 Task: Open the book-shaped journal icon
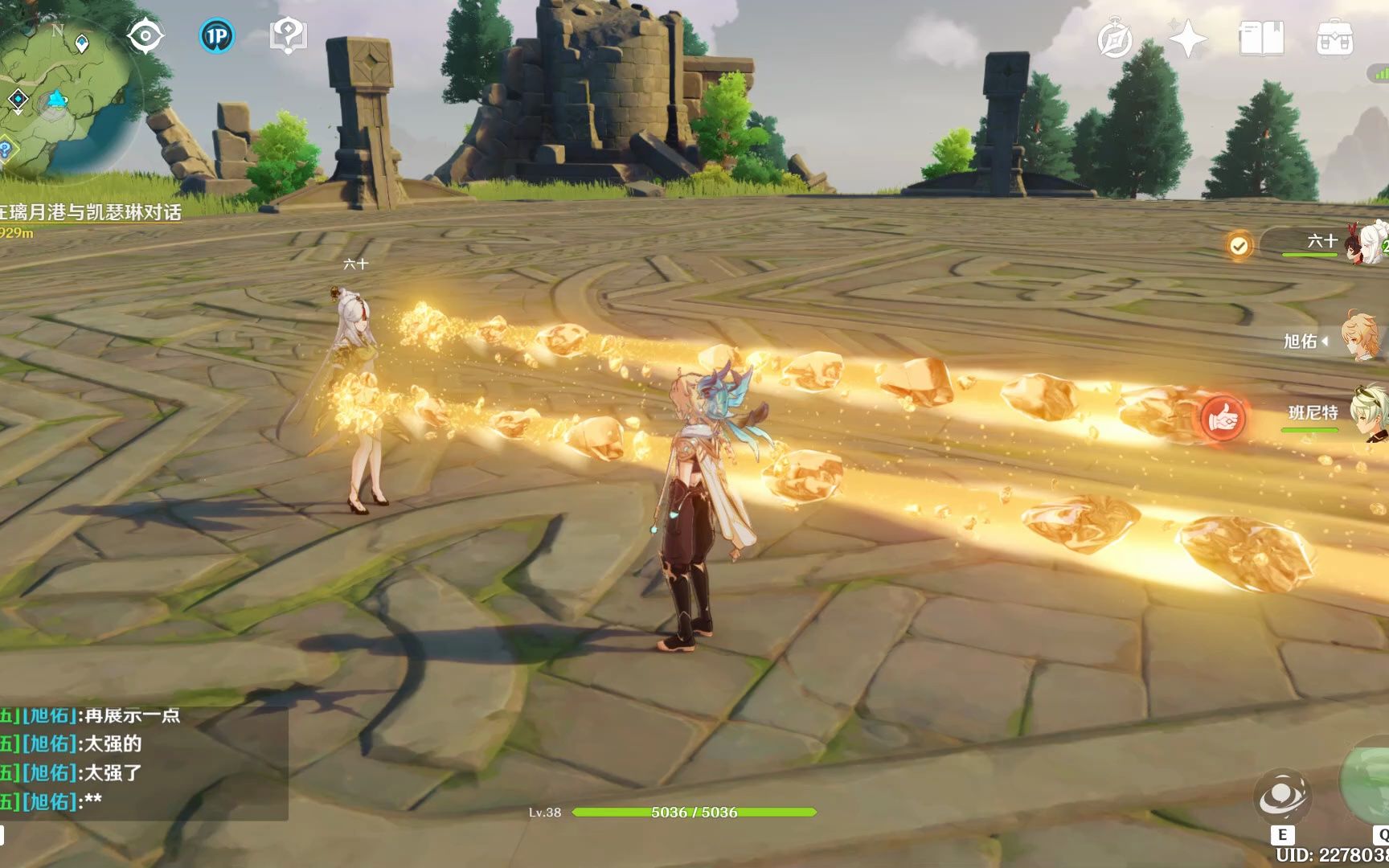[1261, 39]
